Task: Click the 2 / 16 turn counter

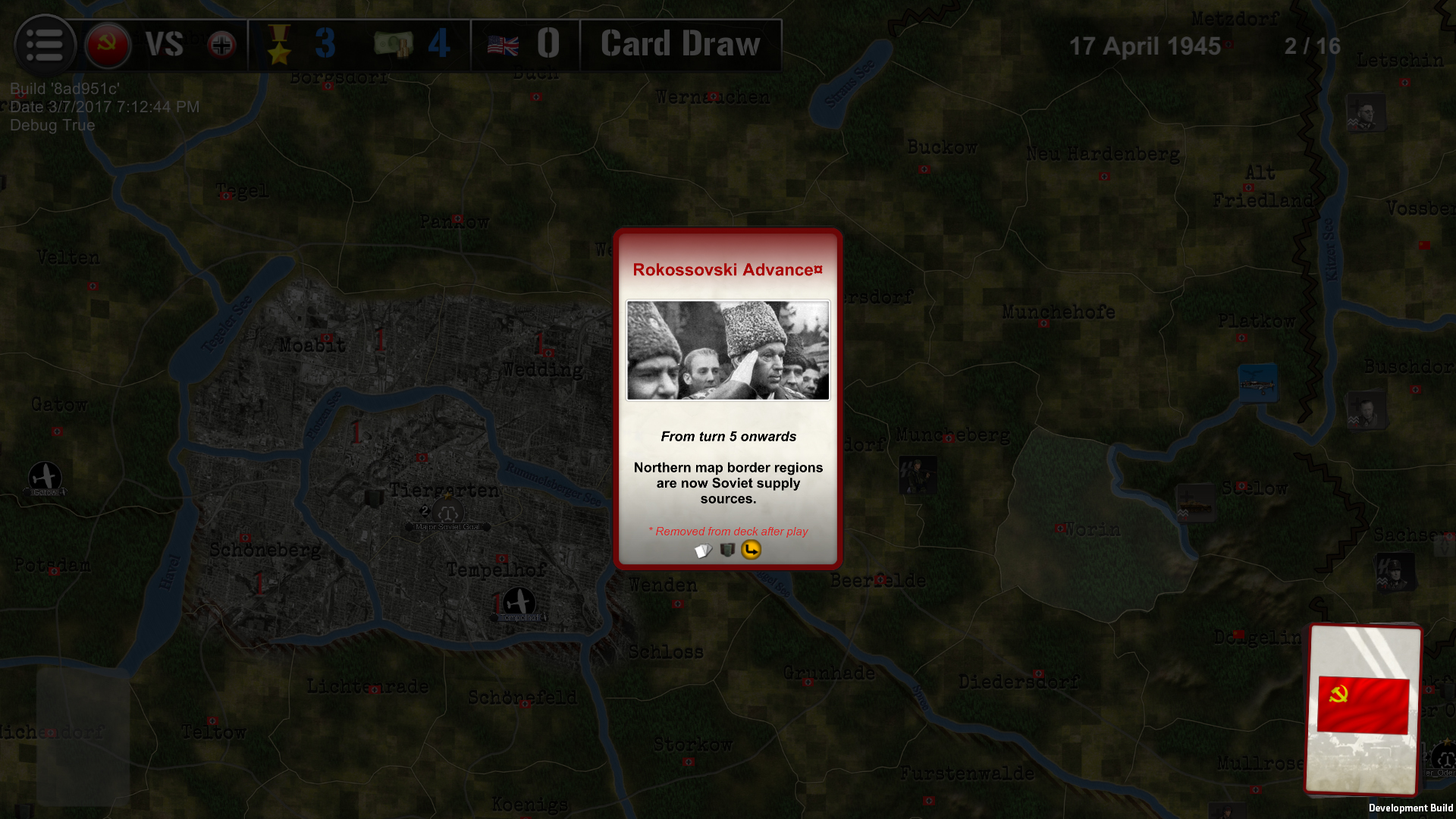Action: point(1313,46)
